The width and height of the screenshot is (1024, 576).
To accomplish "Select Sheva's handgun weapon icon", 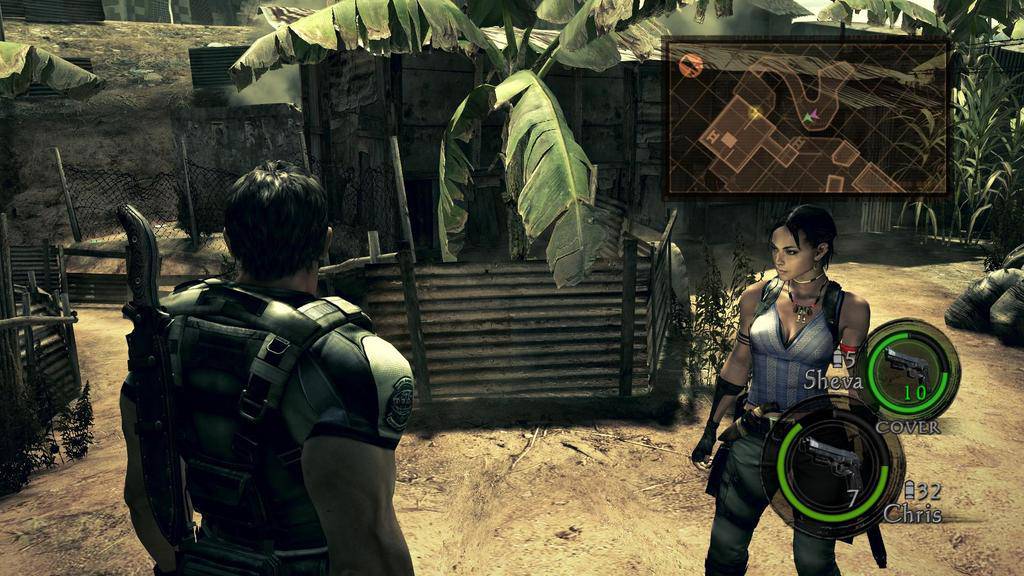I will point(907,368).
